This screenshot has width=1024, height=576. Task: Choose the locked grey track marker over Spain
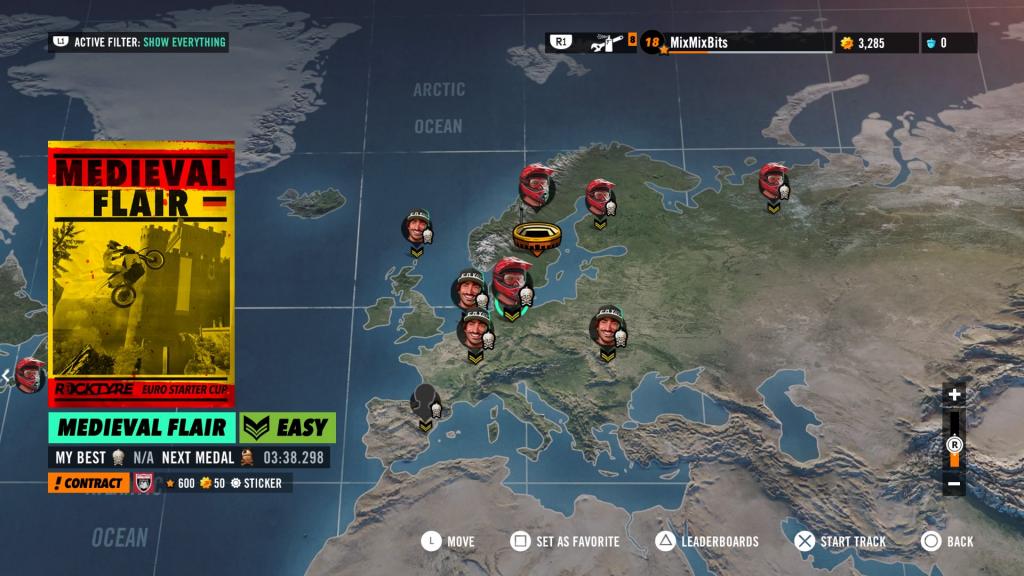tap(426, 401)
